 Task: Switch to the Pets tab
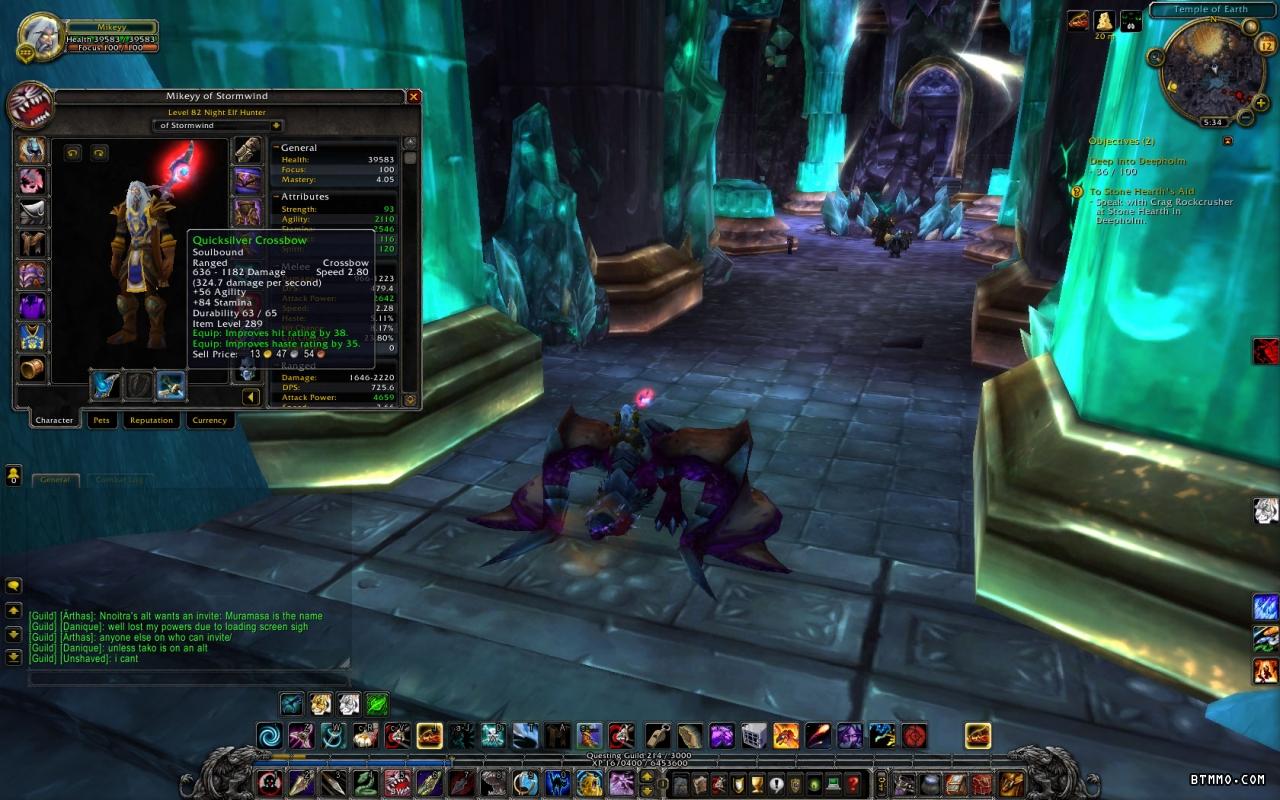(101, 420)
